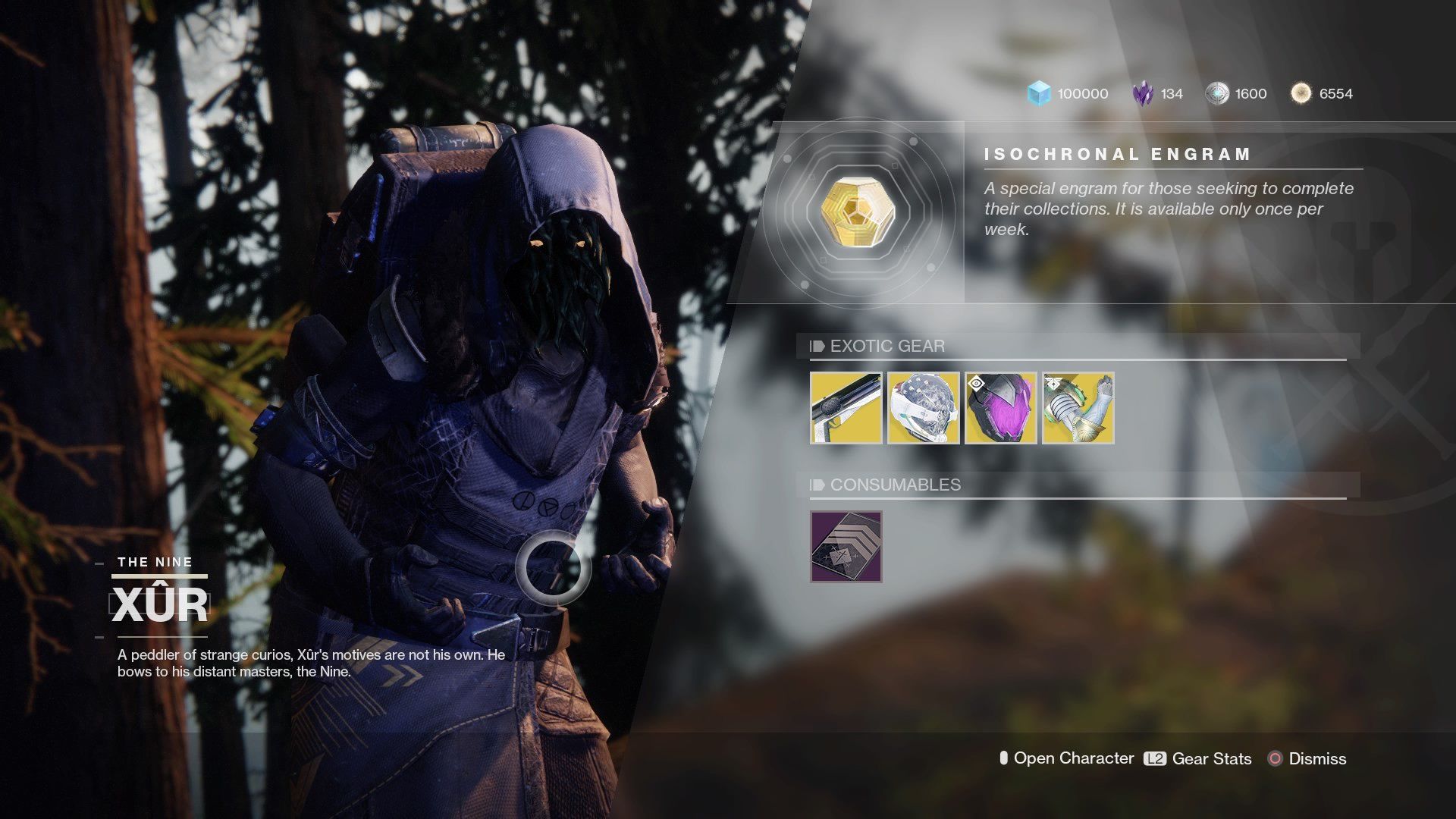Click the Exotic Gear header label

(884, 347)
